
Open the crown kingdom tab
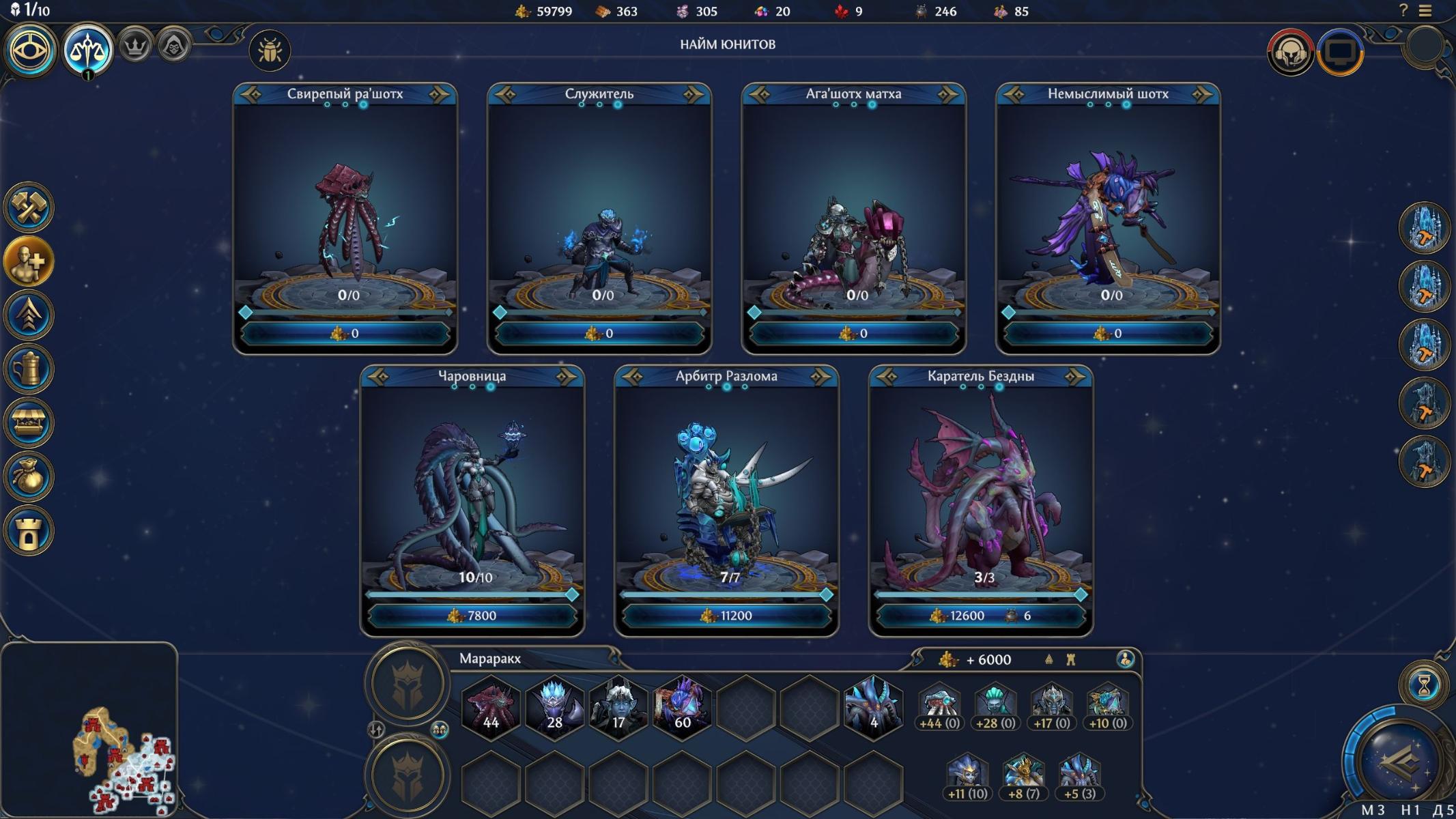(x=135, y=47)
